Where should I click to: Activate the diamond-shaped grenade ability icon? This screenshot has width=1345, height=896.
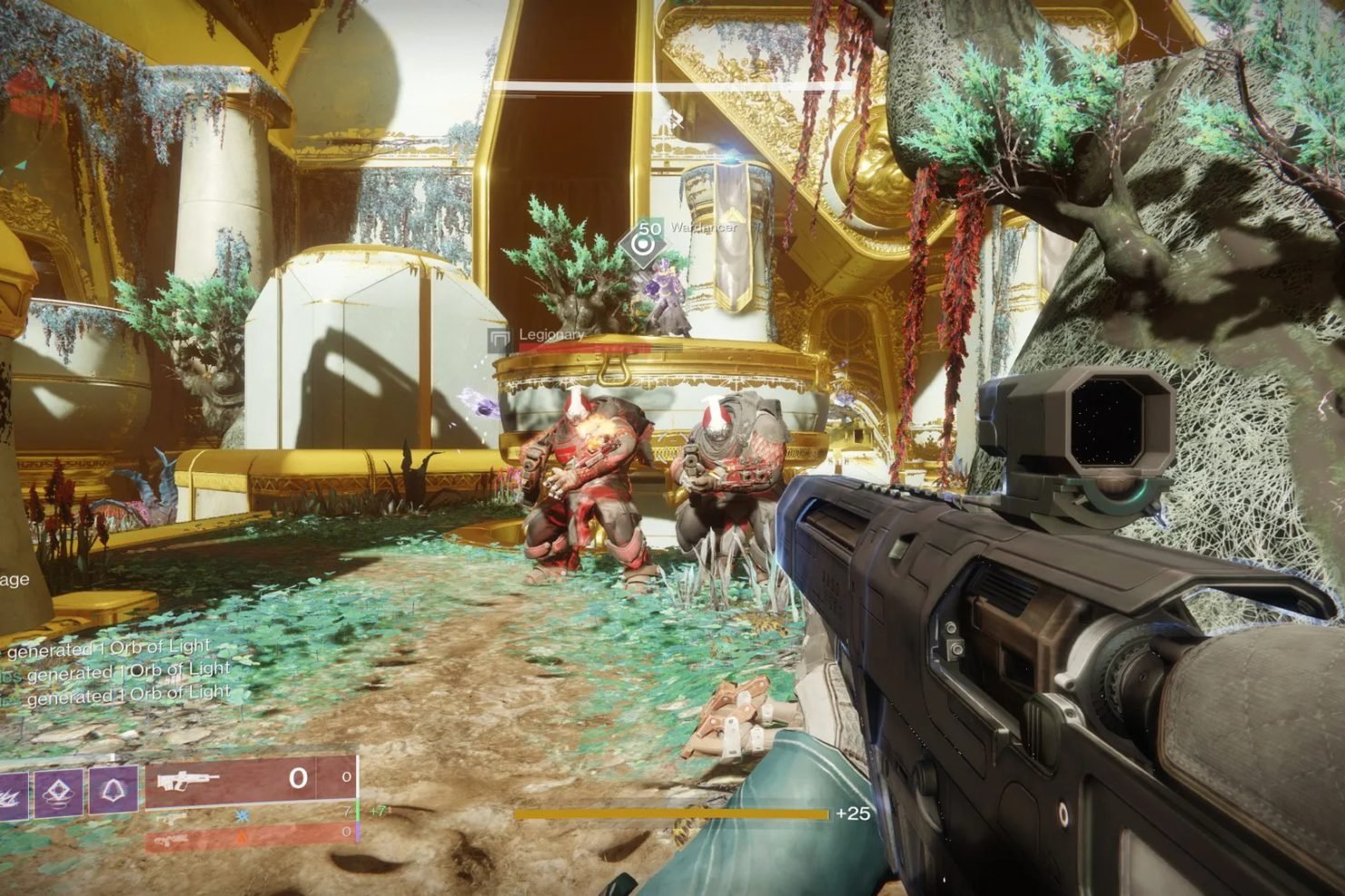point(59,791)
